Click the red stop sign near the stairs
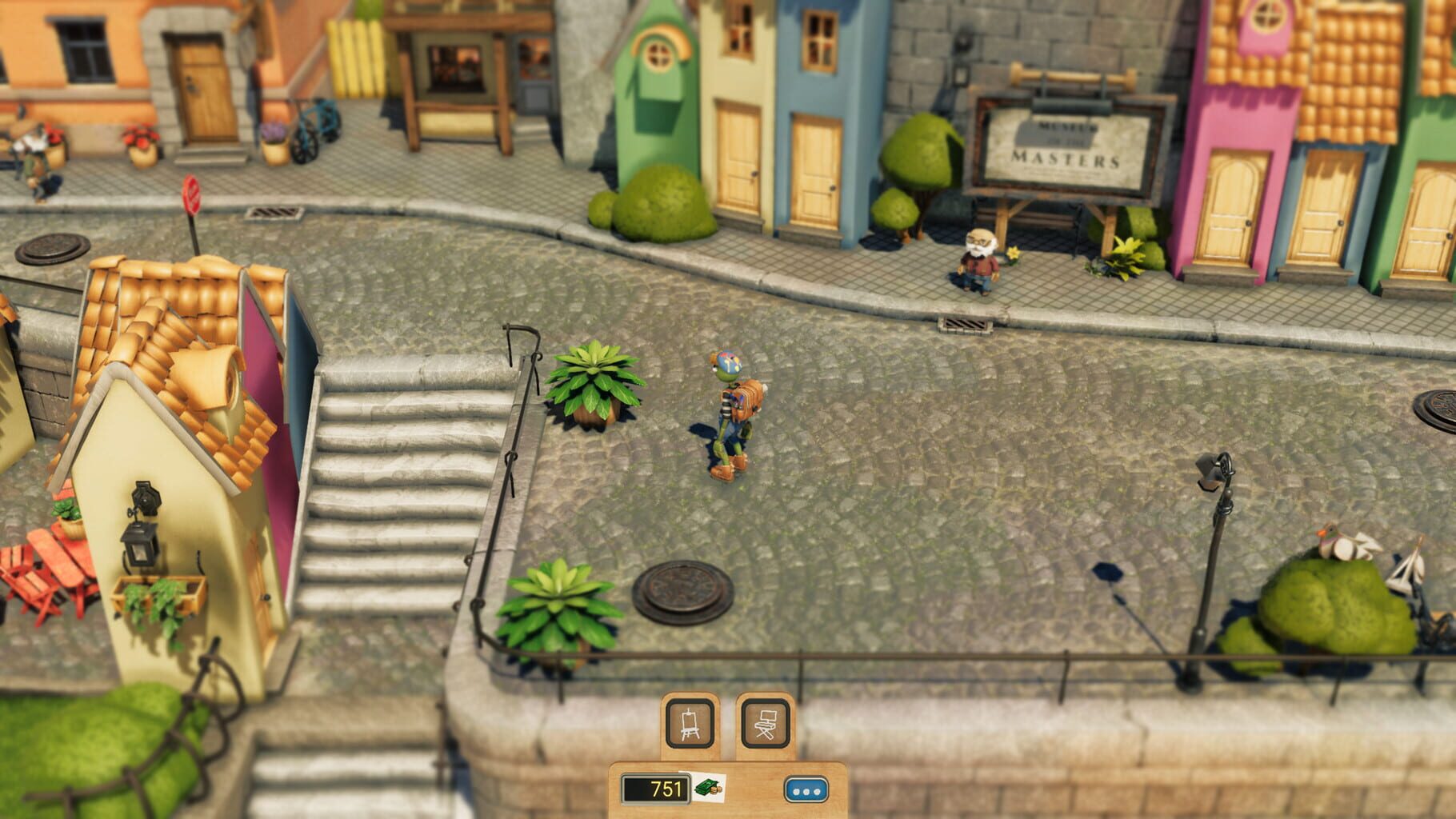The width and height of the screenshot is (1456, 819). [x=191, y=194]
